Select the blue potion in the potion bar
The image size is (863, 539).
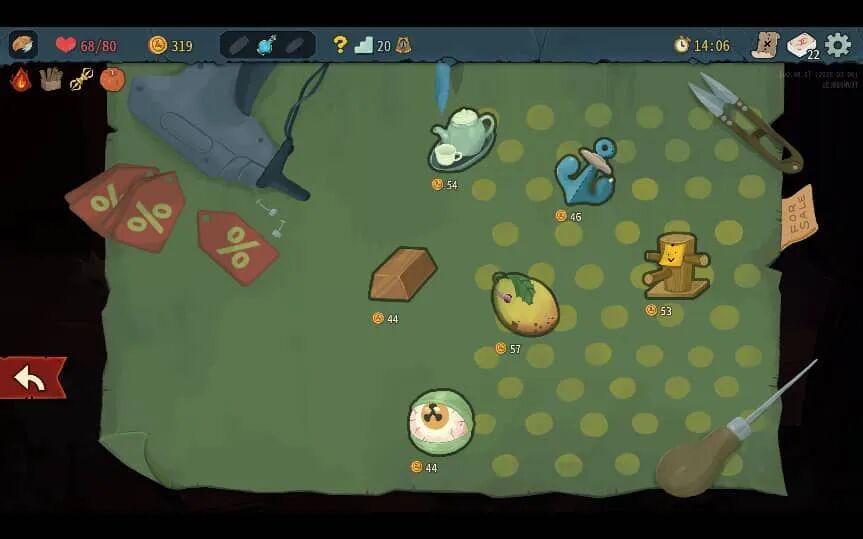pyautogui.click(x=267, y=45)
